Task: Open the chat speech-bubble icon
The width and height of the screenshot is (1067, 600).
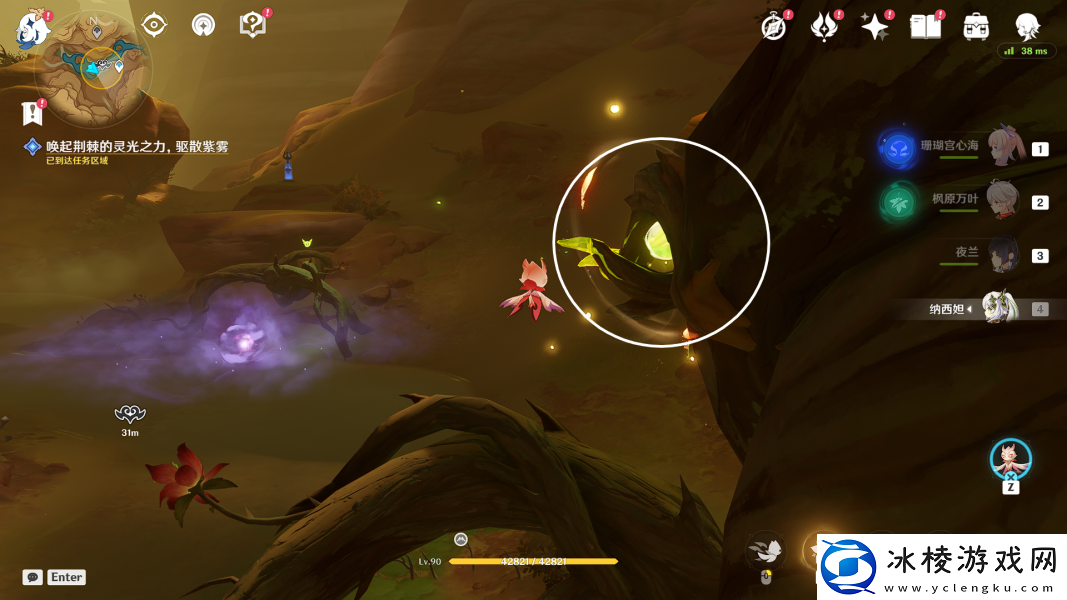Action: [x=33, y=577]
